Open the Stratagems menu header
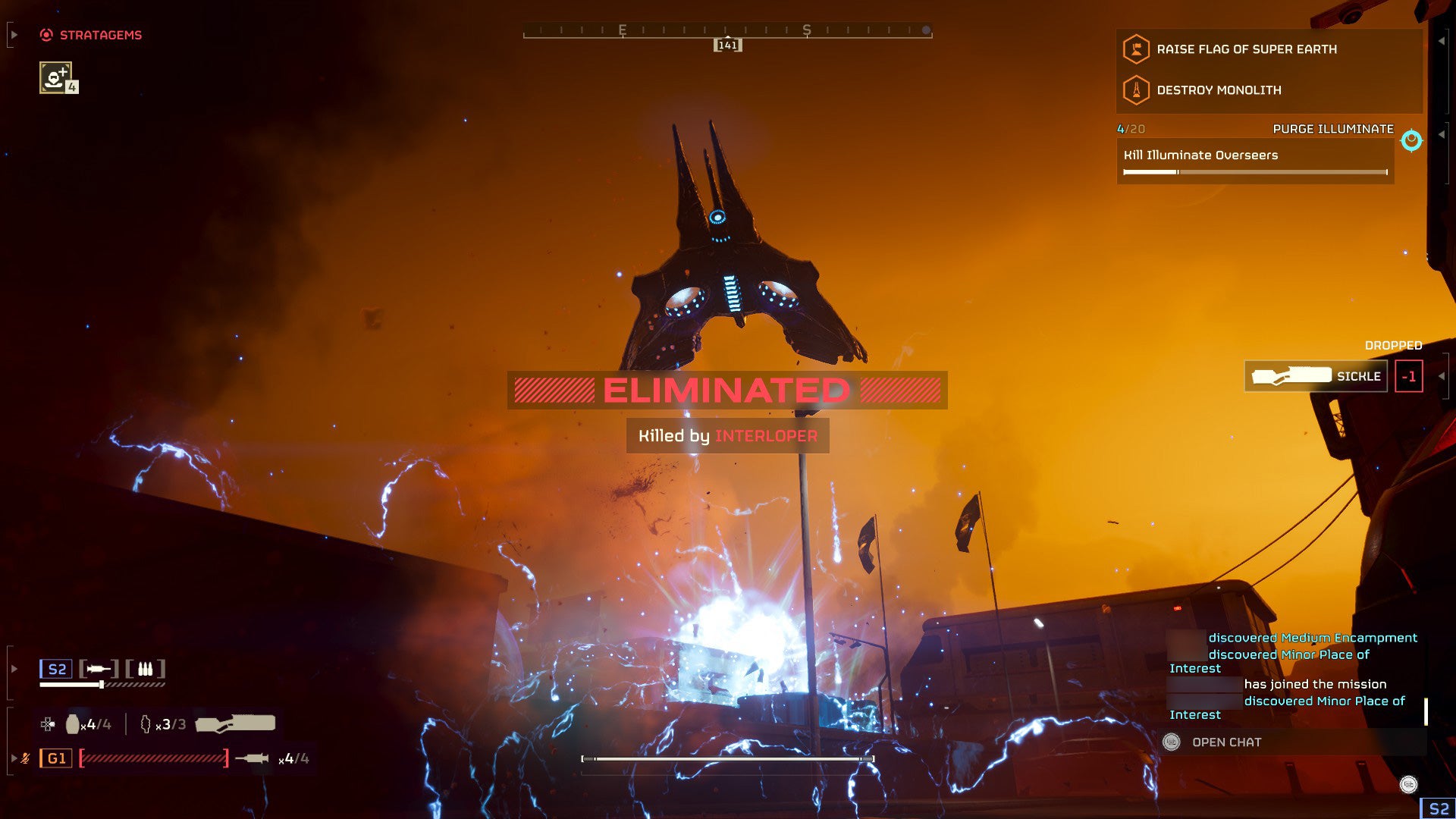1456x819 pixels. tap(101, 34)
